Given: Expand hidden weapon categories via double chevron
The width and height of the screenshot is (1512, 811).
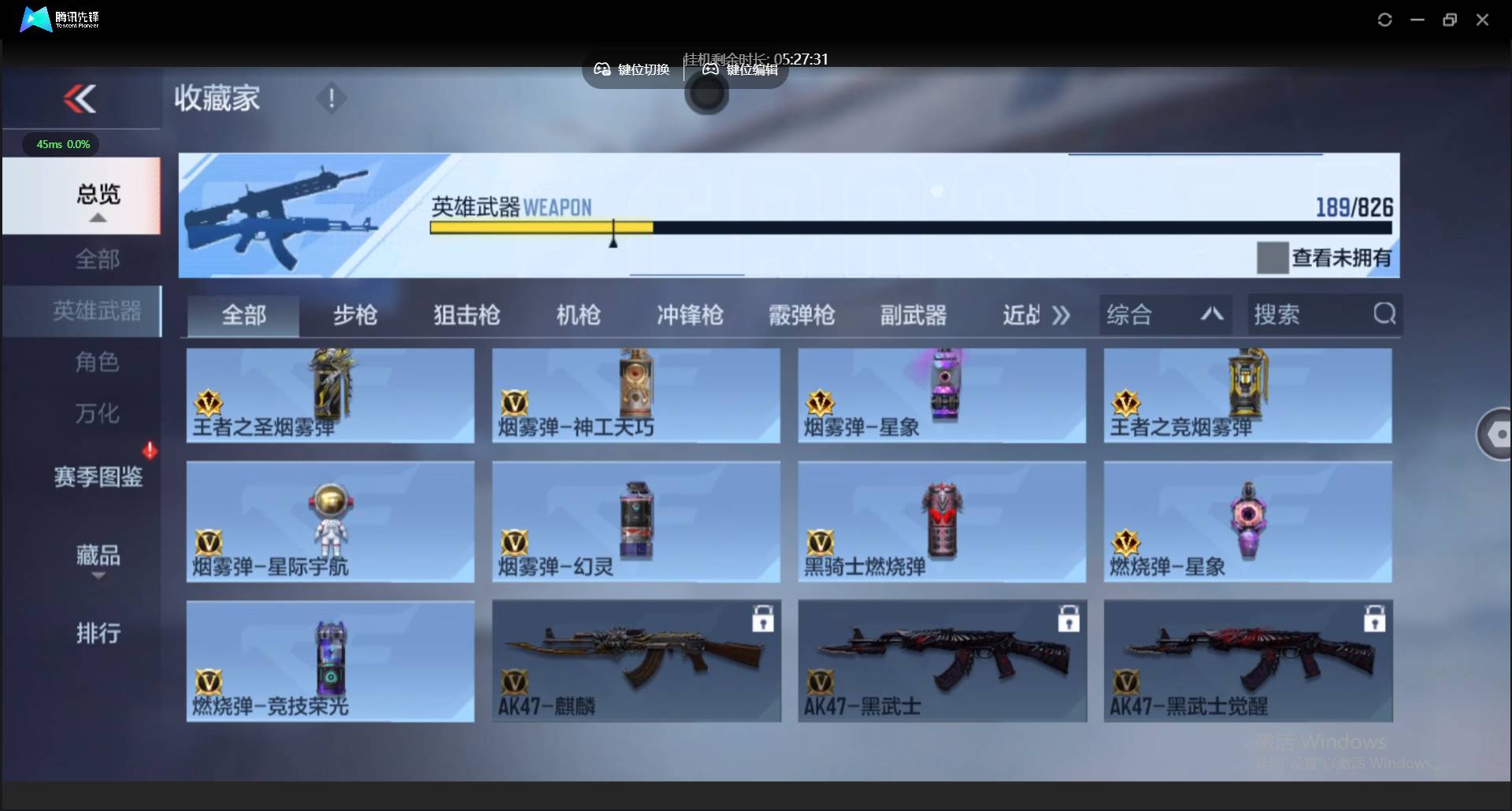Looking at the screenshot, I should tap(1062, 314).
